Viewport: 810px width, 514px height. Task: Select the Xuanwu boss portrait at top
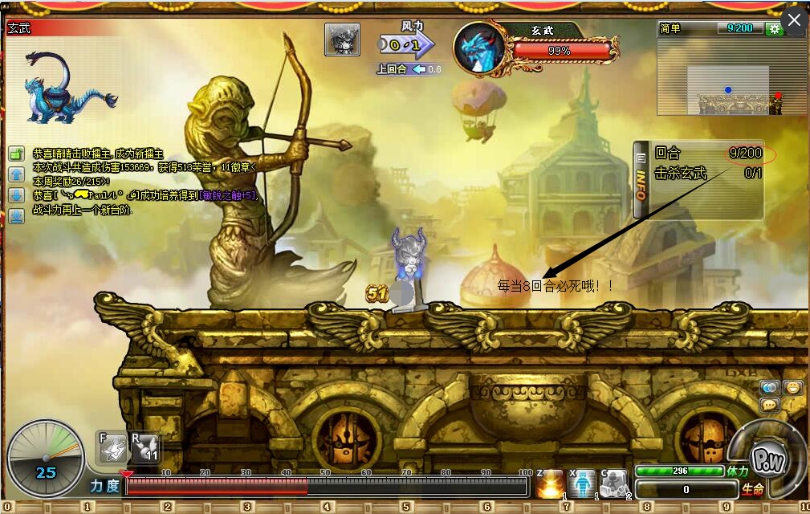[482, 50]
